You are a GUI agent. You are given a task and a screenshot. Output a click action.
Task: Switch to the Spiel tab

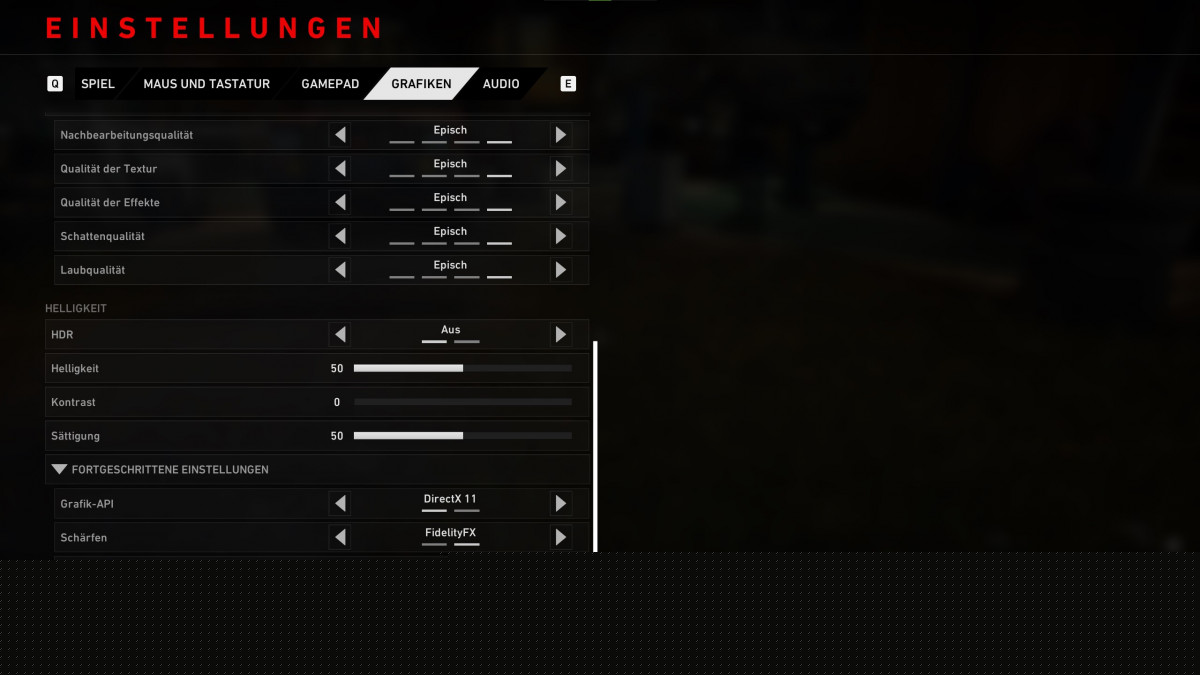tap(98, 84)
